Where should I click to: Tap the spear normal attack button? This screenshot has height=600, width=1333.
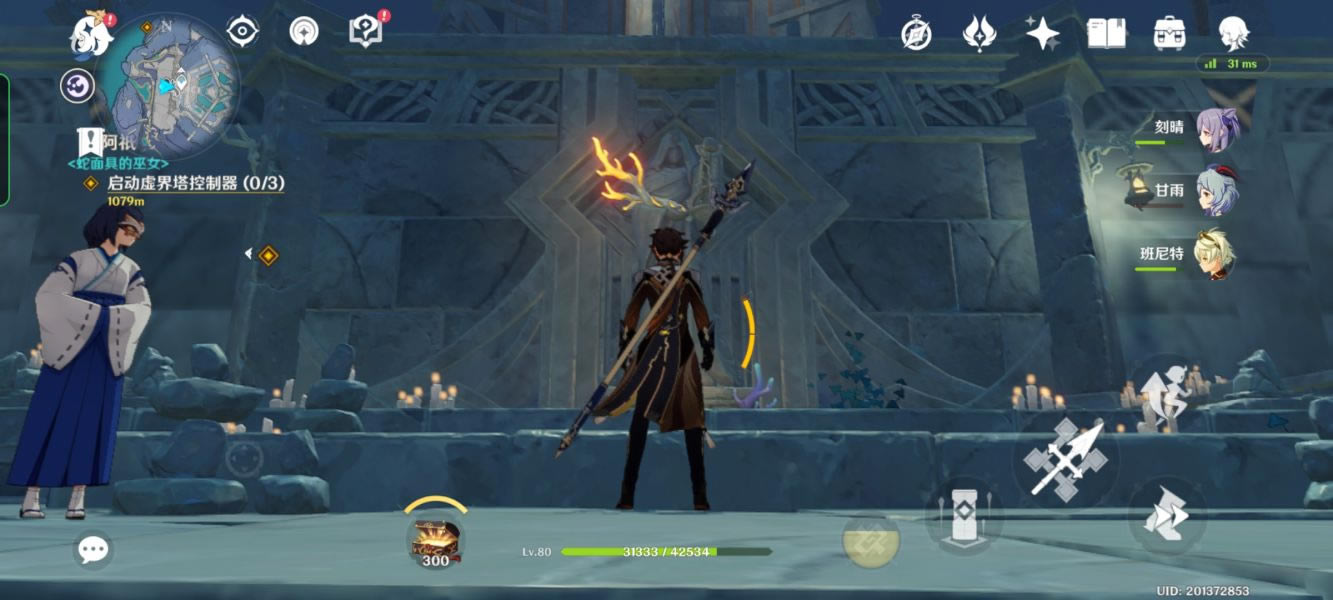coord(1066,458)
